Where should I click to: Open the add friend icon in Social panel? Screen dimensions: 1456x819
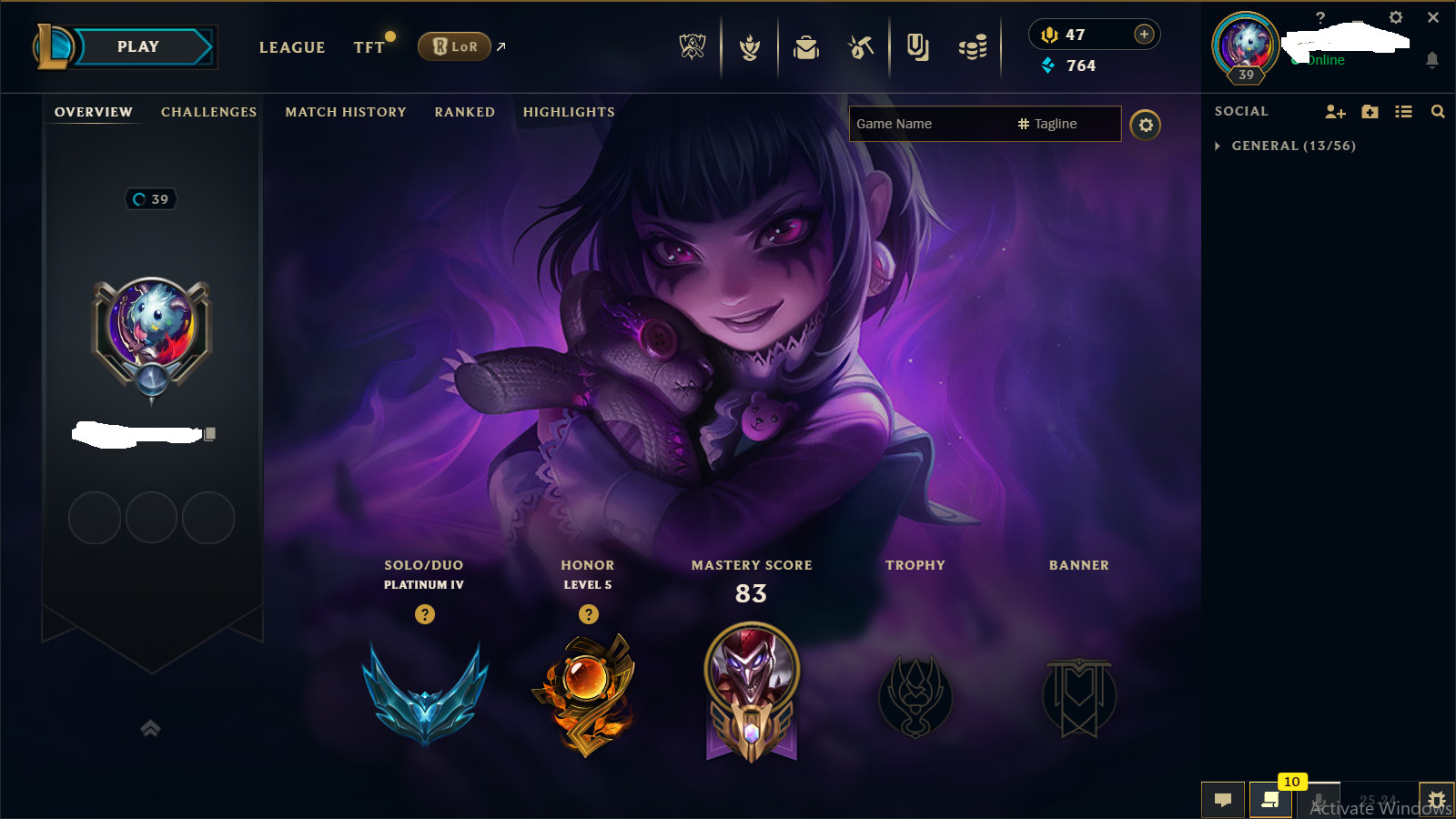[1334, 111]
